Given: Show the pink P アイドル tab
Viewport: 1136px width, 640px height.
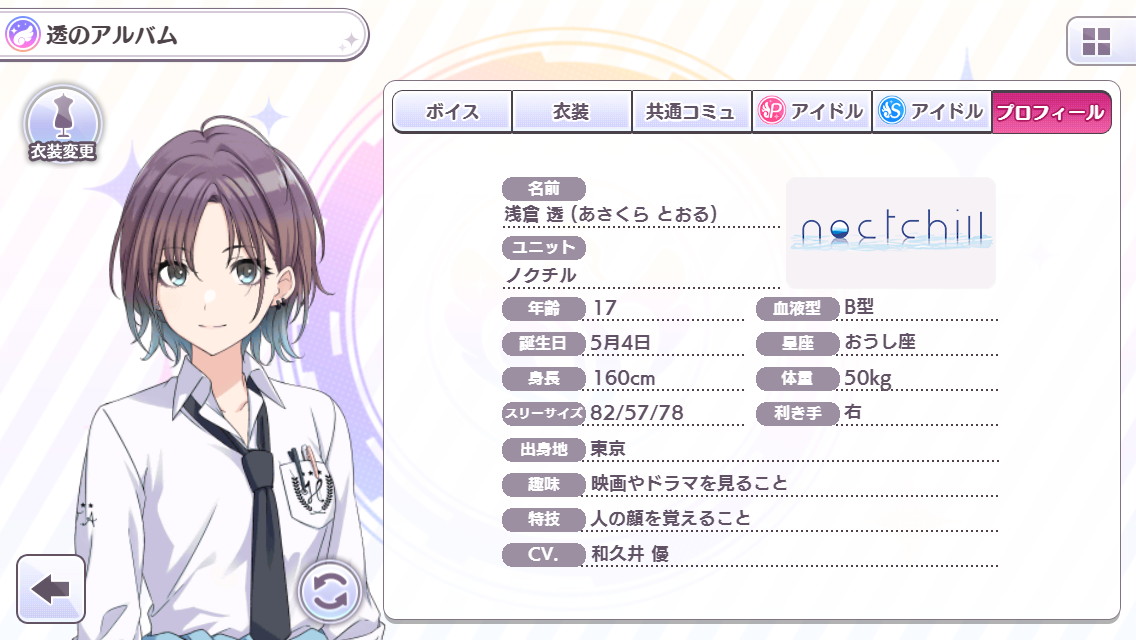Looking at the screenshot, I should (811, 112).
